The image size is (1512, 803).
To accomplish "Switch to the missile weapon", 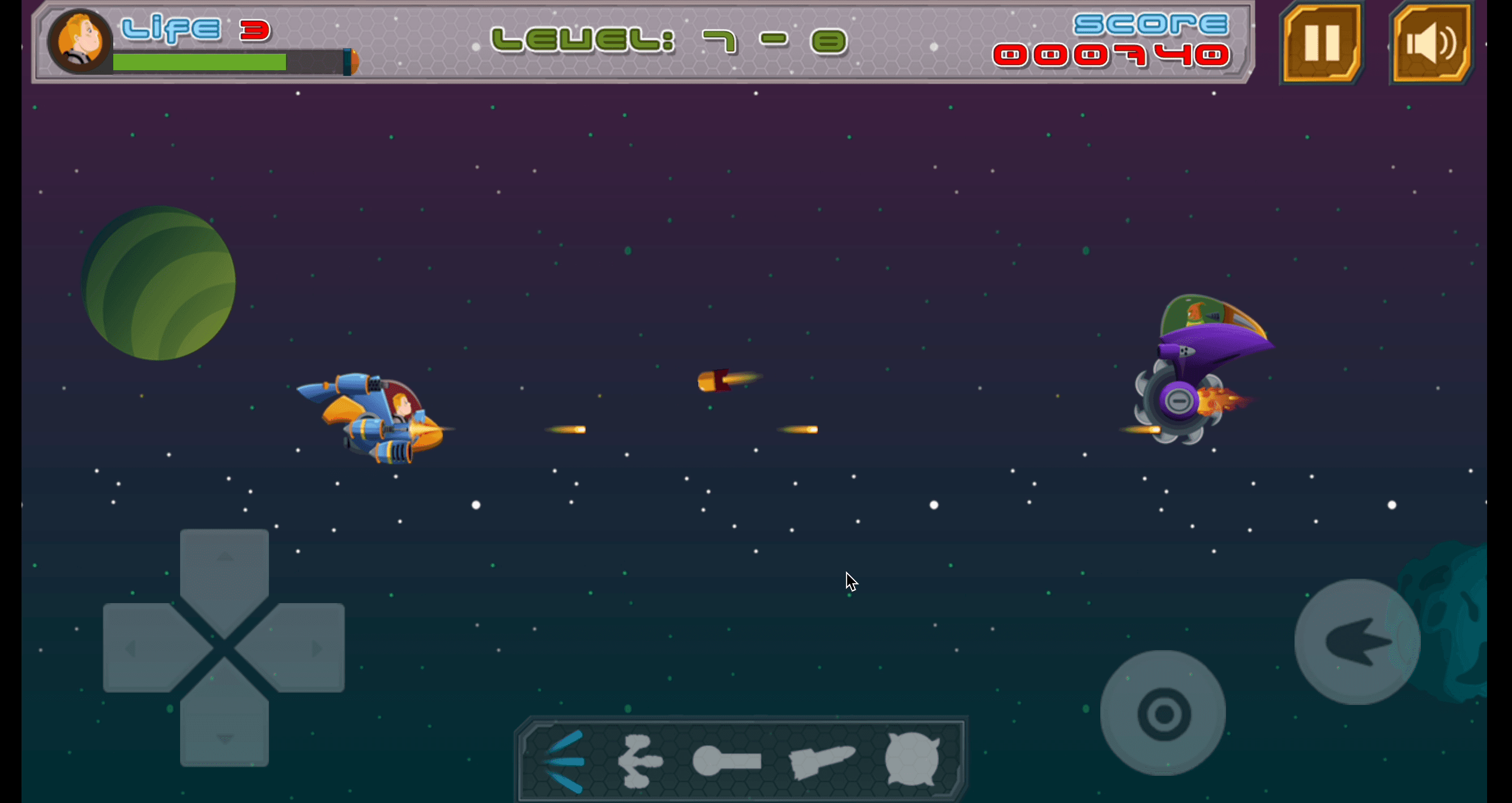I will pyautogui.click(x=821, y=761).
